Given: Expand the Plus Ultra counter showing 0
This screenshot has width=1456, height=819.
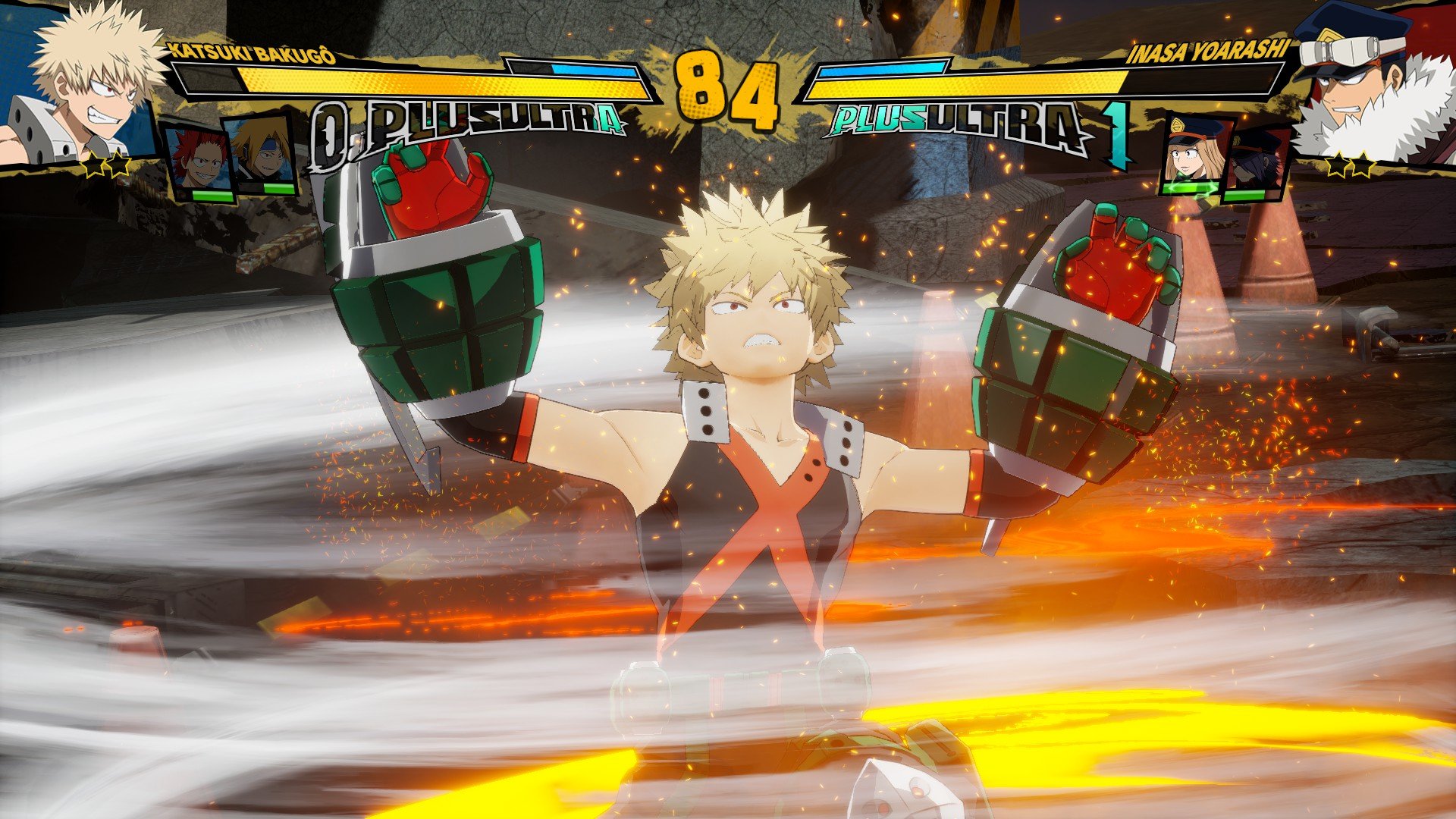Looking at the screenshot, I should point(331,120).
